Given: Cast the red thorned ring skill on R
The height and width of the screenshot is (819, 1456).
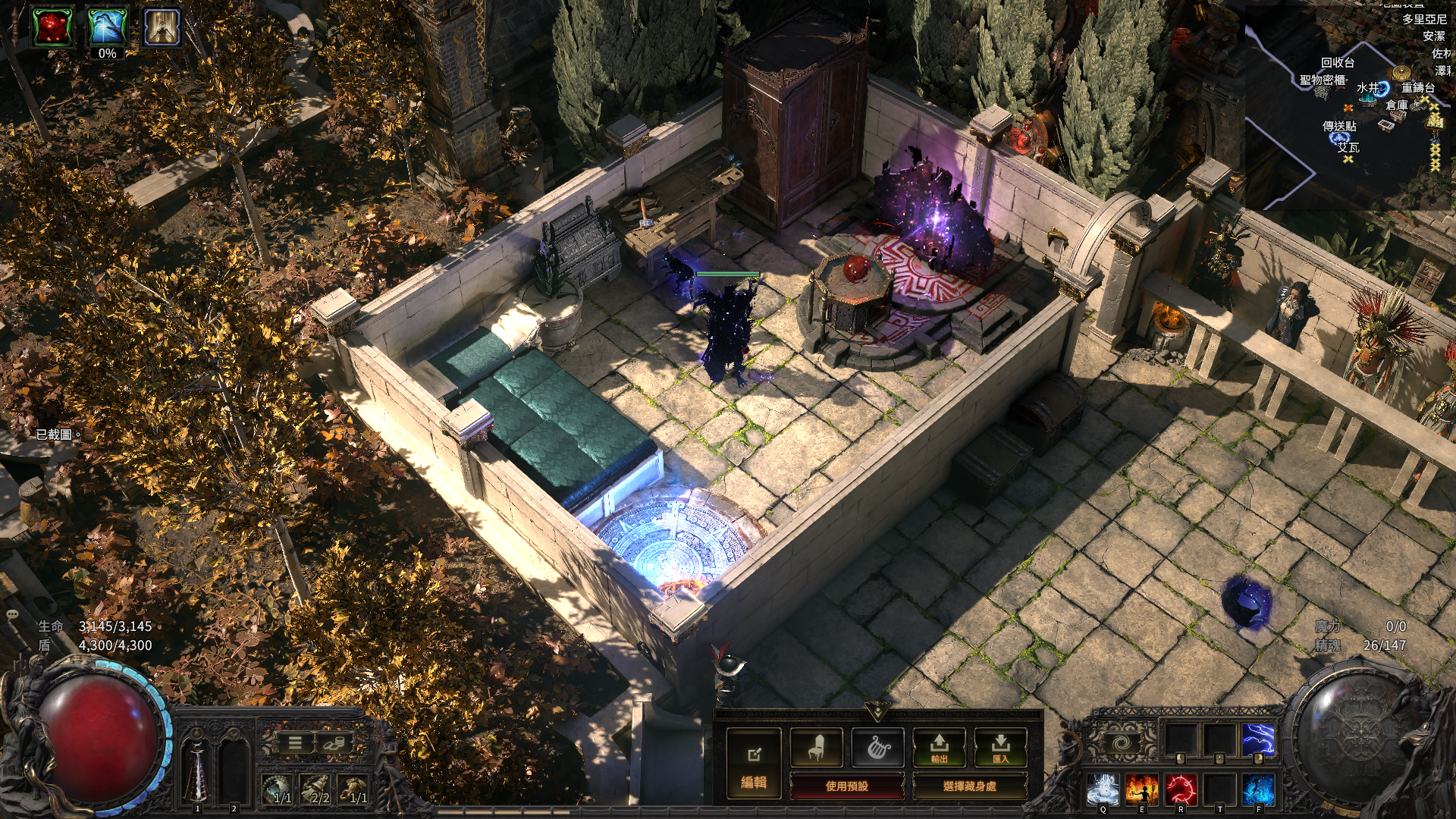Looking at the screenshot, I should click(1180, 789).
